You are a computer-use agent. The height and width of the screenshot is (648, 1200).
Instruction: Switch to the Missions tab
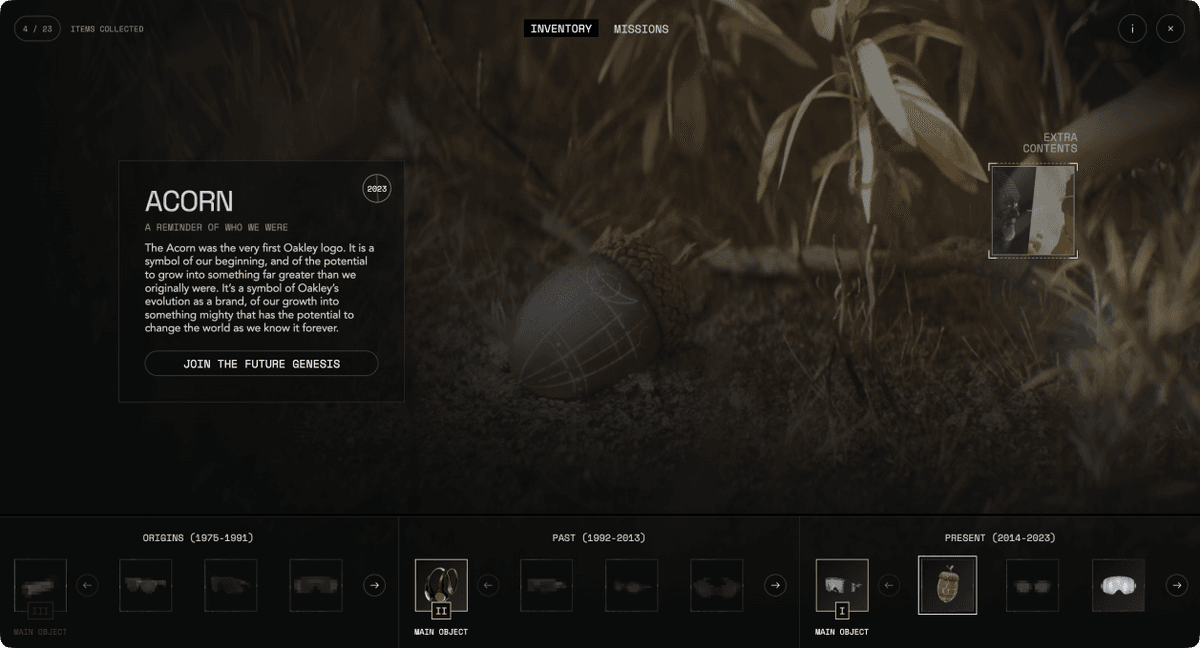(641, 29)
